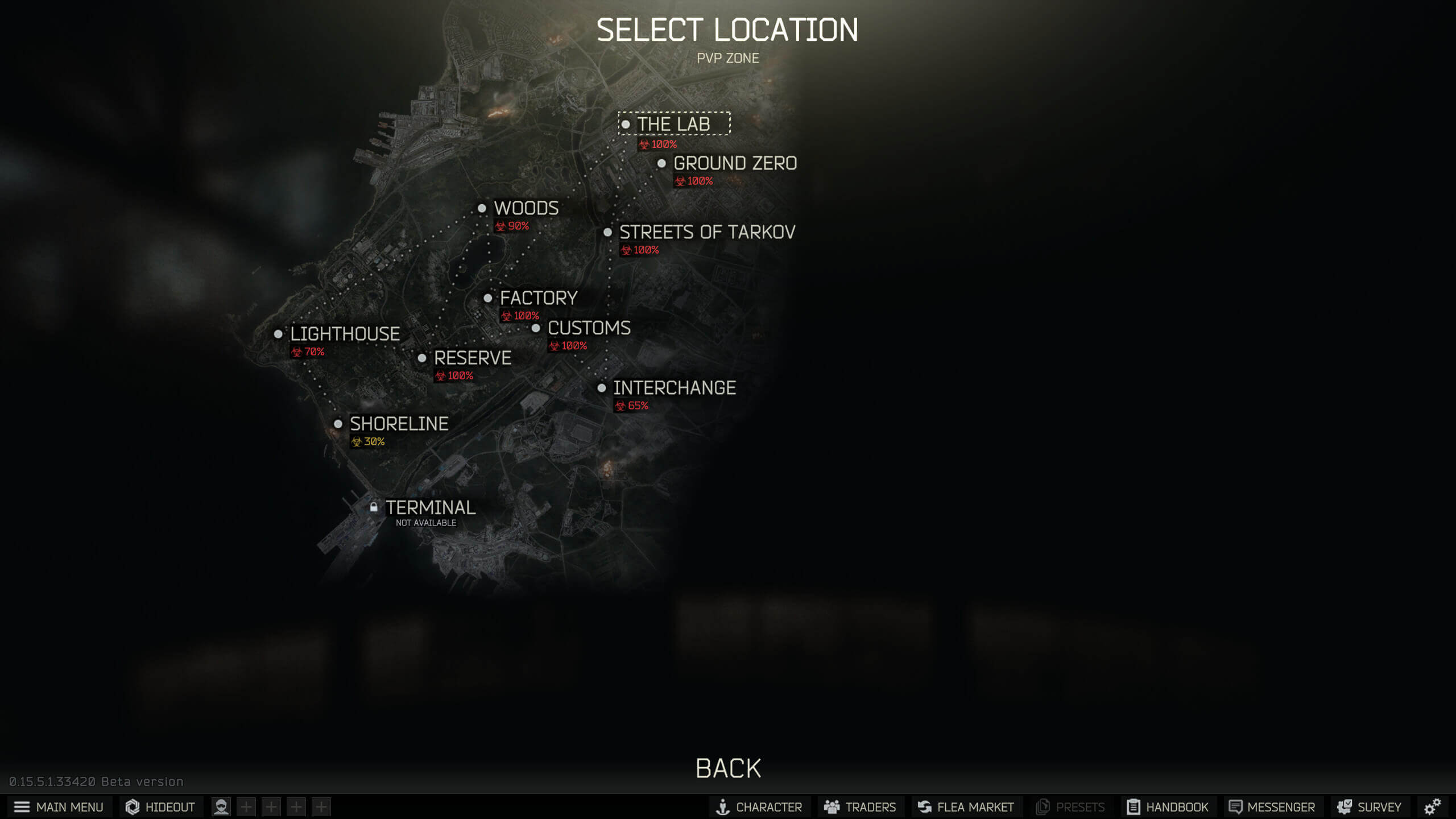
Task: Select the Interchange location
Action: [x=674, y=388]
